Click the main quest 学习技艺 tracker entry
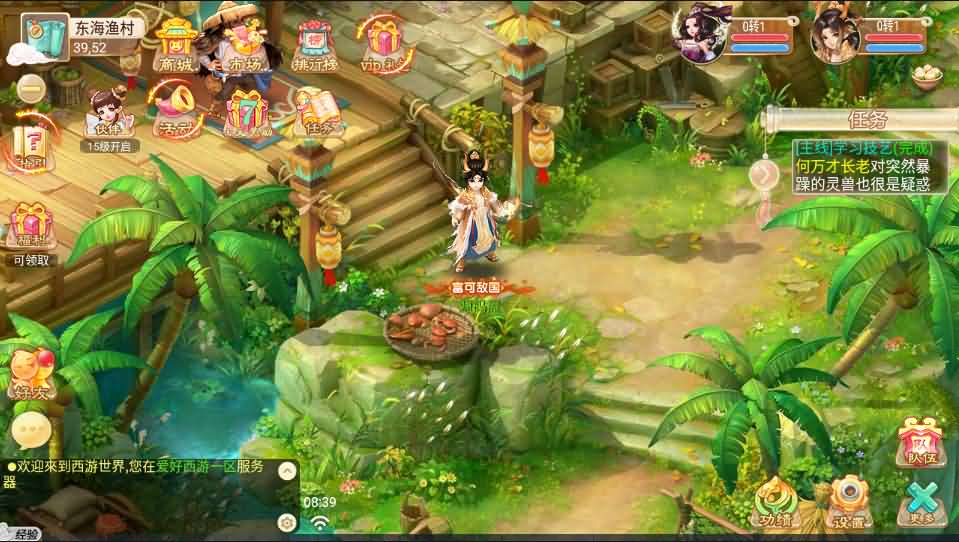Viewport: 959px width, 542px height. 862,166
